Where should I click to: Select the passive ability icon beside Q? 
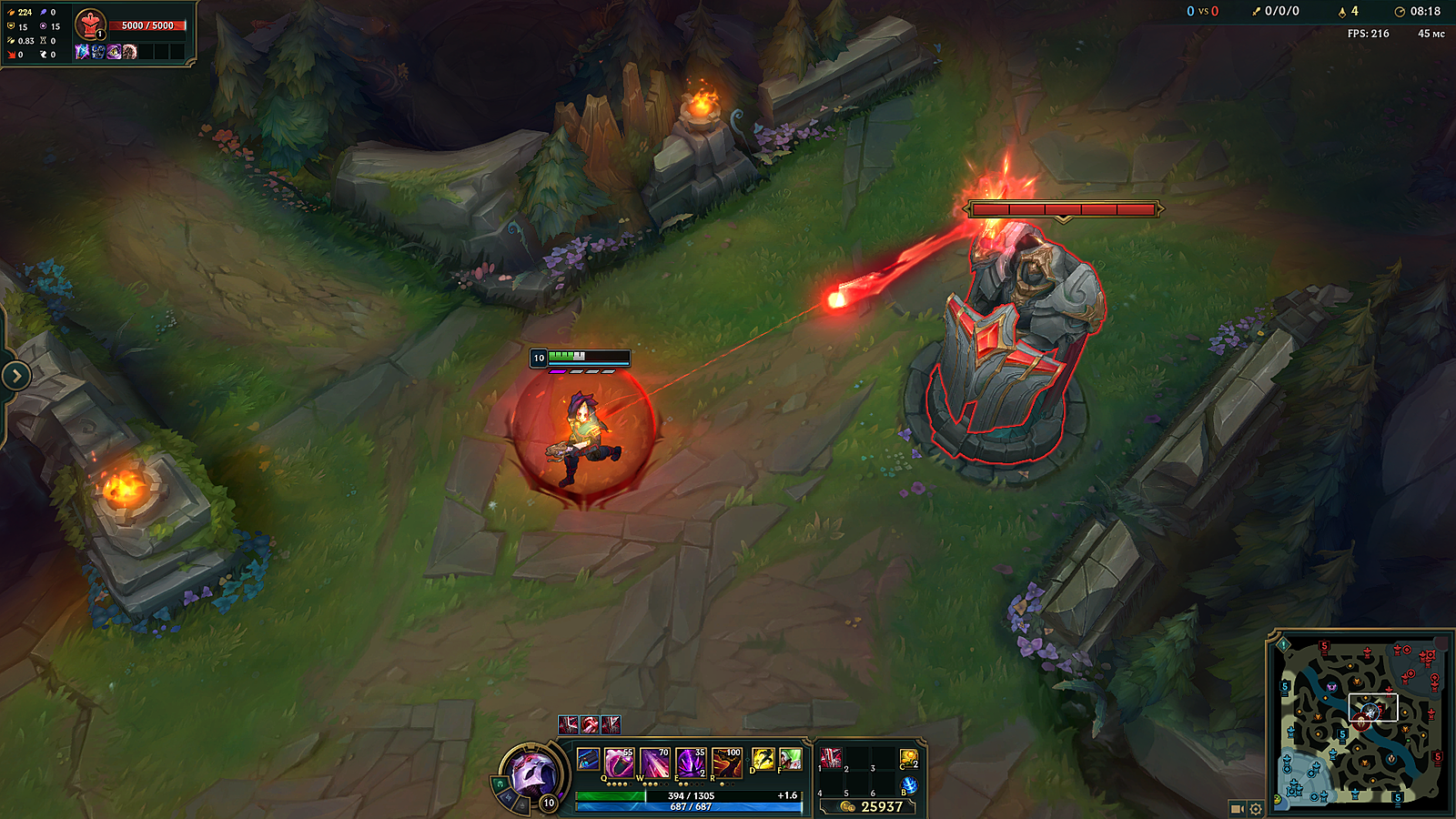588,759
